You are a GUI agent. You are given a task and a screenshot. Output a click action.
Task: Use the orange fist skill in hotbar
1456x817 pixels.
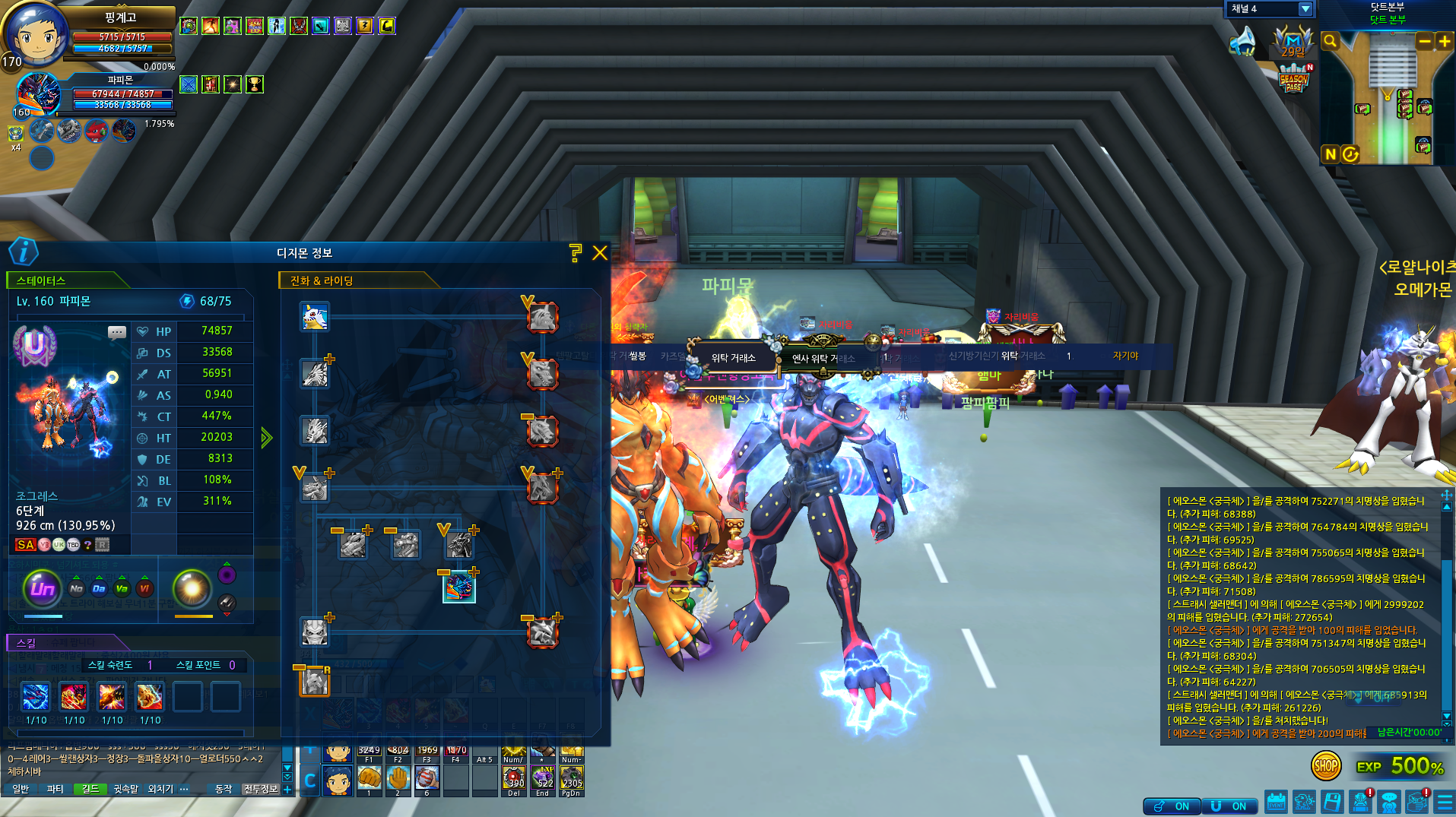click(x=369, y=778)
